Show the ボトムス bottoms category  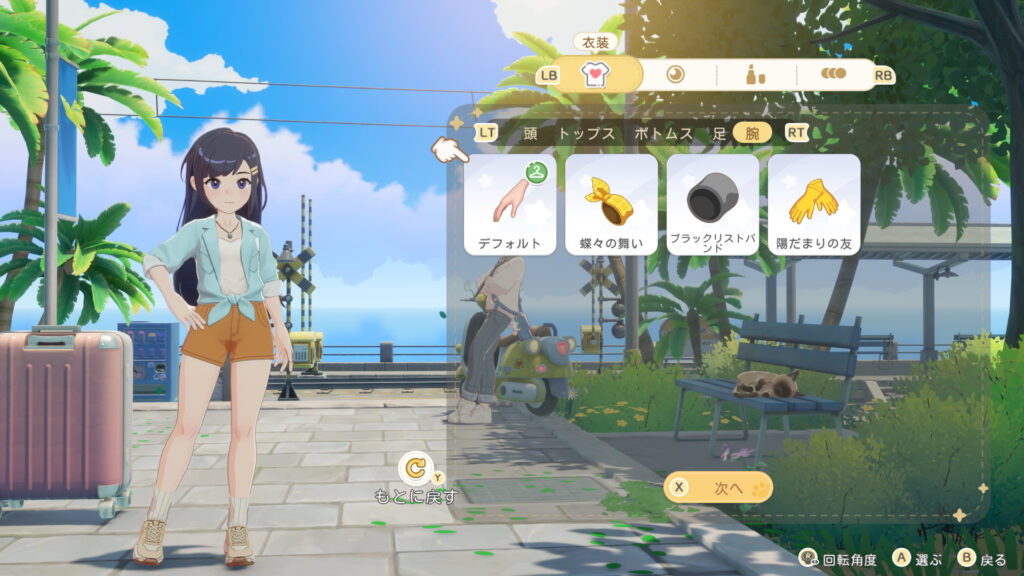tap(663, 133)
